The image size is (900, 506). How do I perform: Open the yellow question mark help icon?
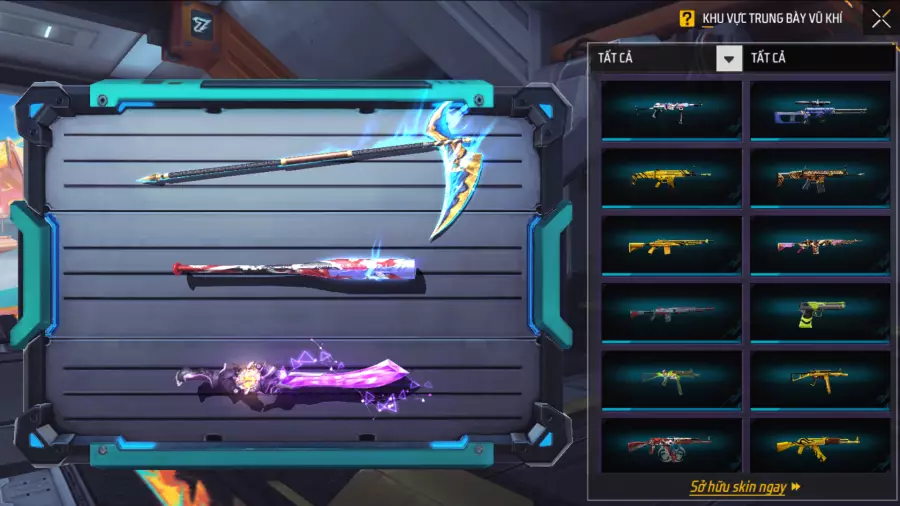point(686,18)
